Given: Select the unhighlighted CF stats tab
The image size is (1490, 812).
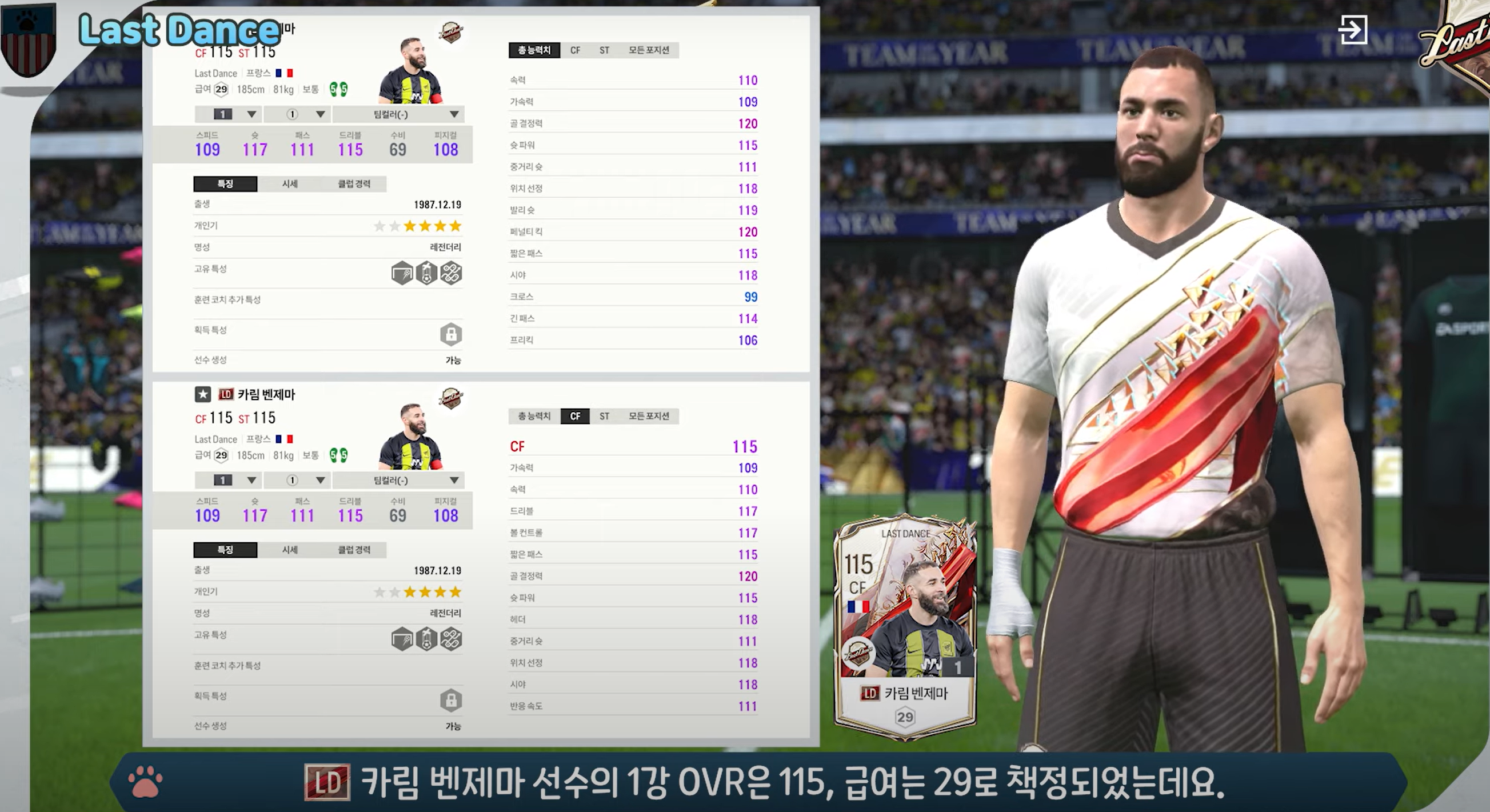Looking at the screenshot, I should click(x=575, y=50).
